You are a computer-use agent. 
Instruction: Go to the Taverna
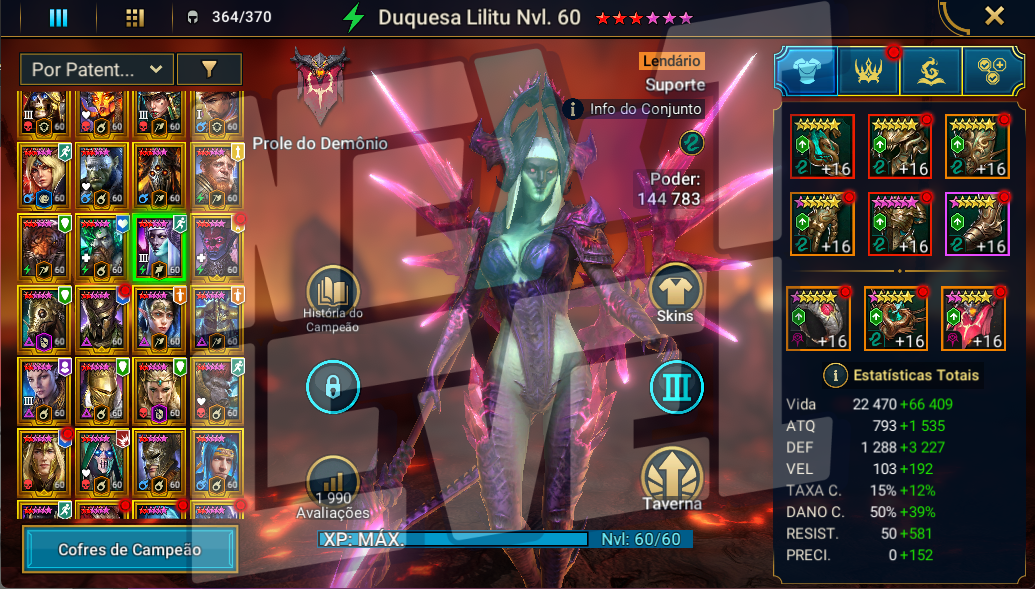(672, 477)
